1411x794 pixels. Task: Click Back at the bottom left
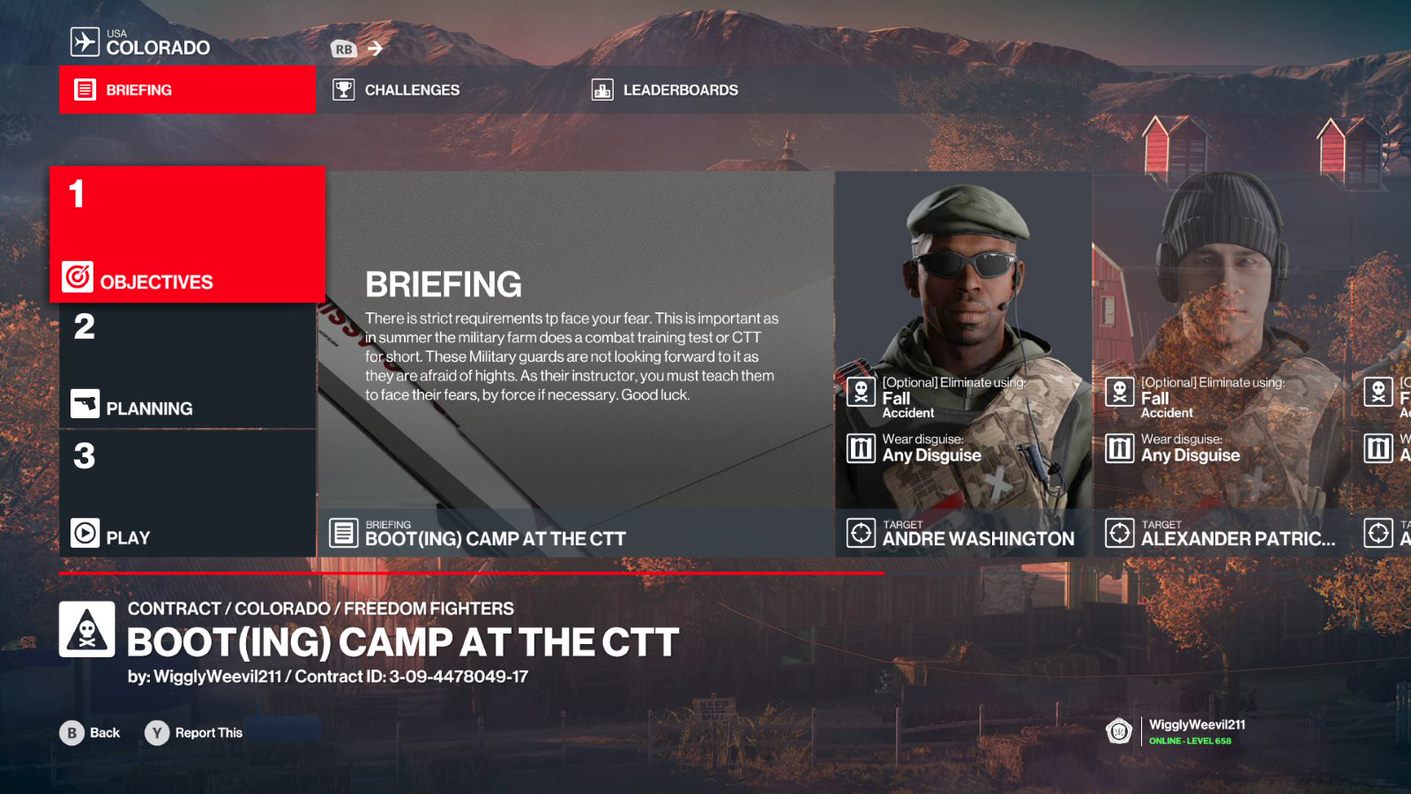click(90, 733)
